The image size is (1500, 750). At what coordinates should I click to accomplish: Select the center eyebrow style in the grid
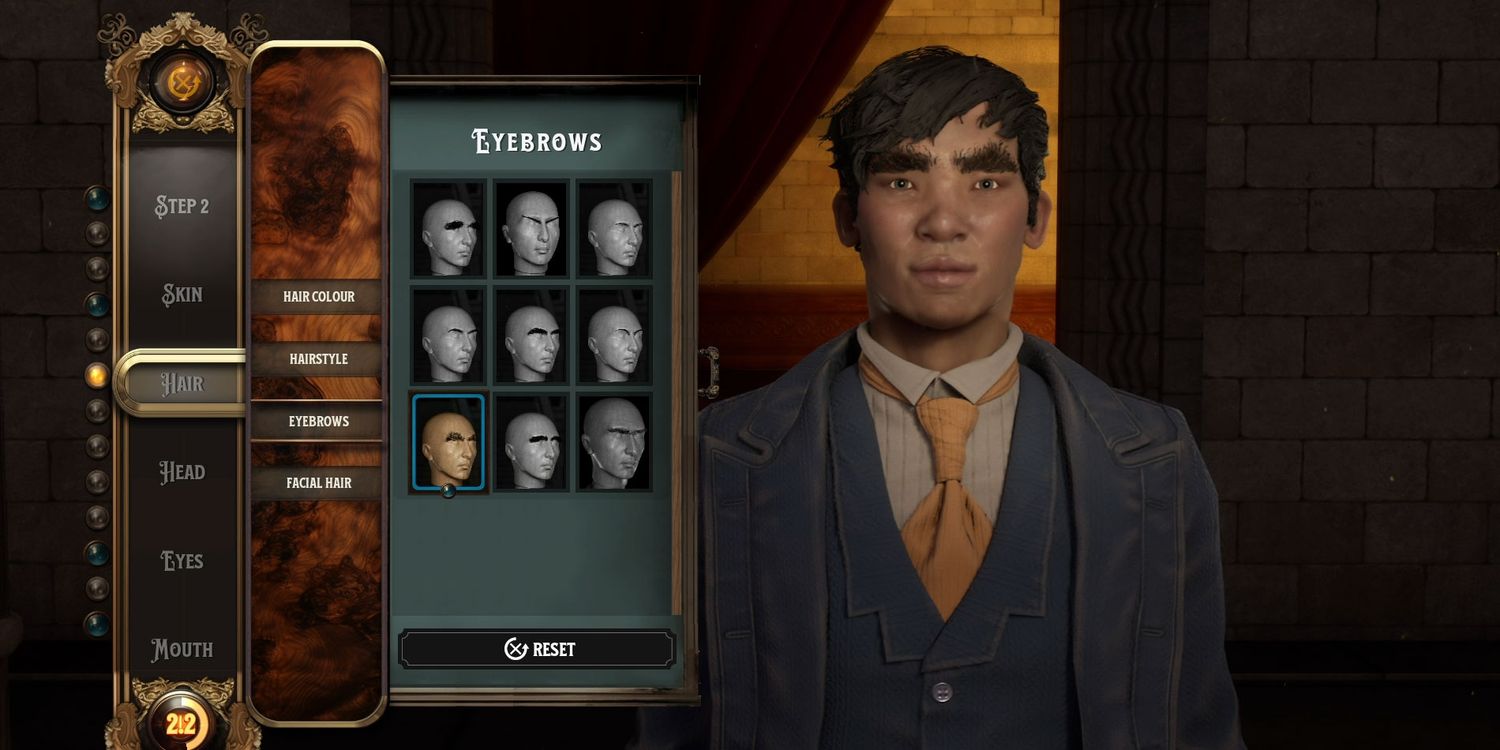coord(531,336)
